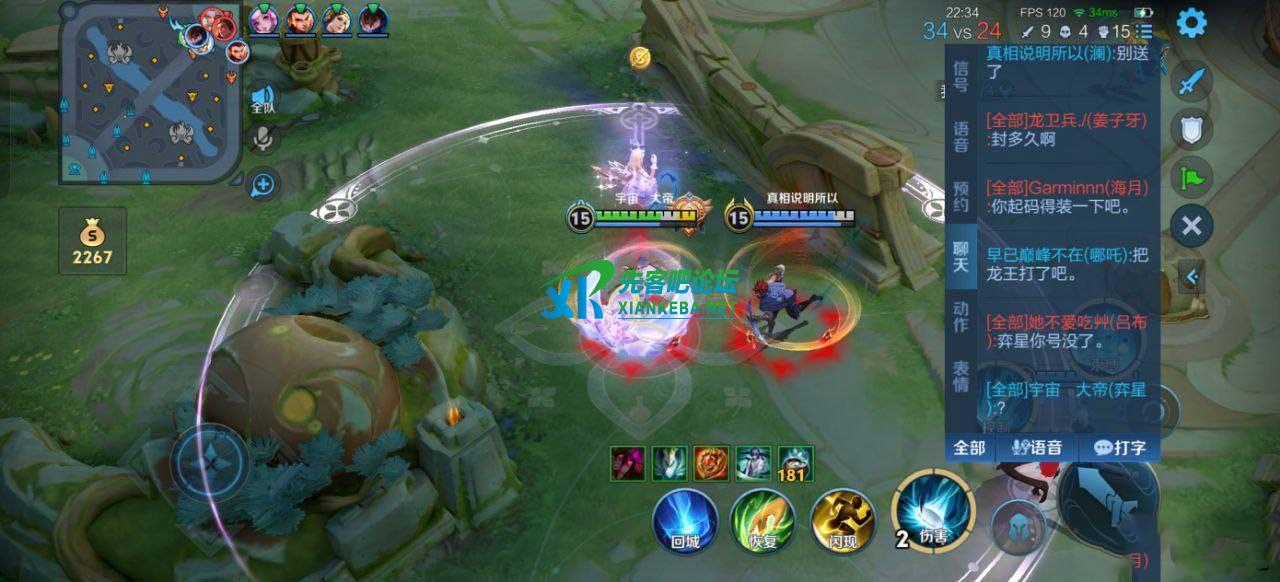Send the green flag gather signal
1280x582 pixels.
[x=1191, y=178]
